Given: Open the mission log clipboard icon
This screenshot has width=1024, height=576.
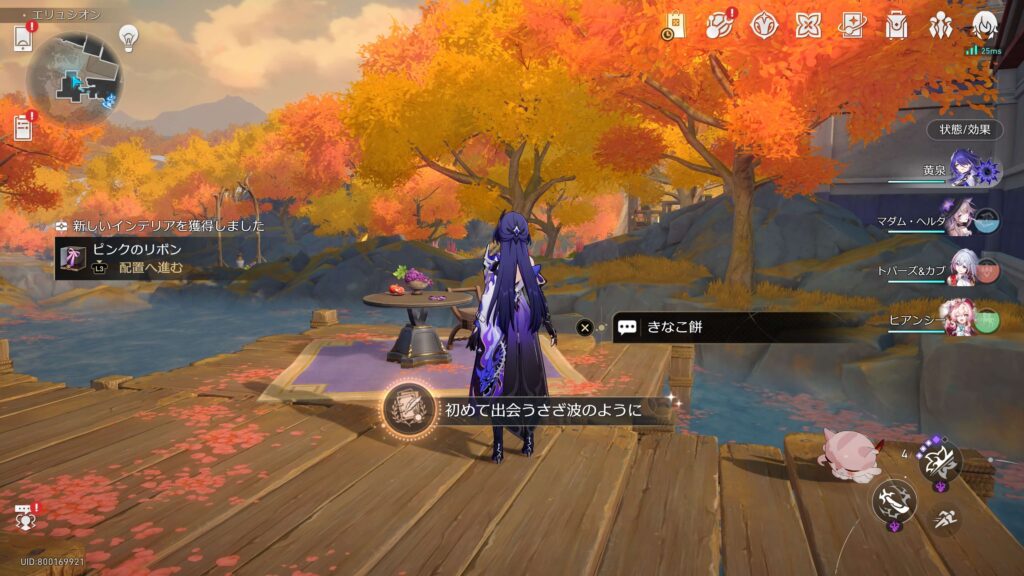Looking at the screenshot, I should click(x=23, y=127).
